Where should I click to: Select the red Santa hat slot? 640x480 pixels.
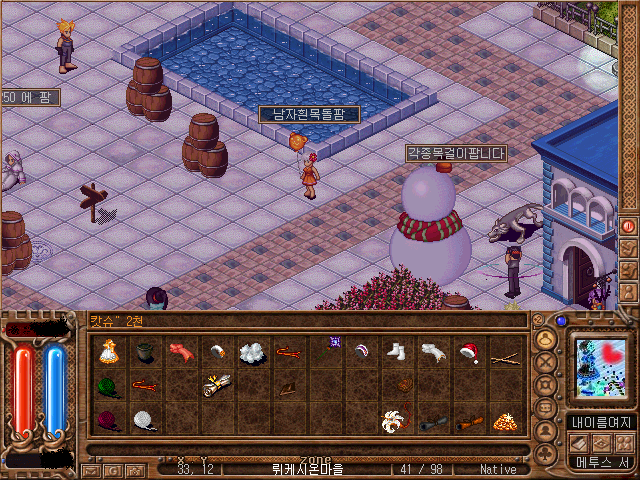[x=468, y=351]
